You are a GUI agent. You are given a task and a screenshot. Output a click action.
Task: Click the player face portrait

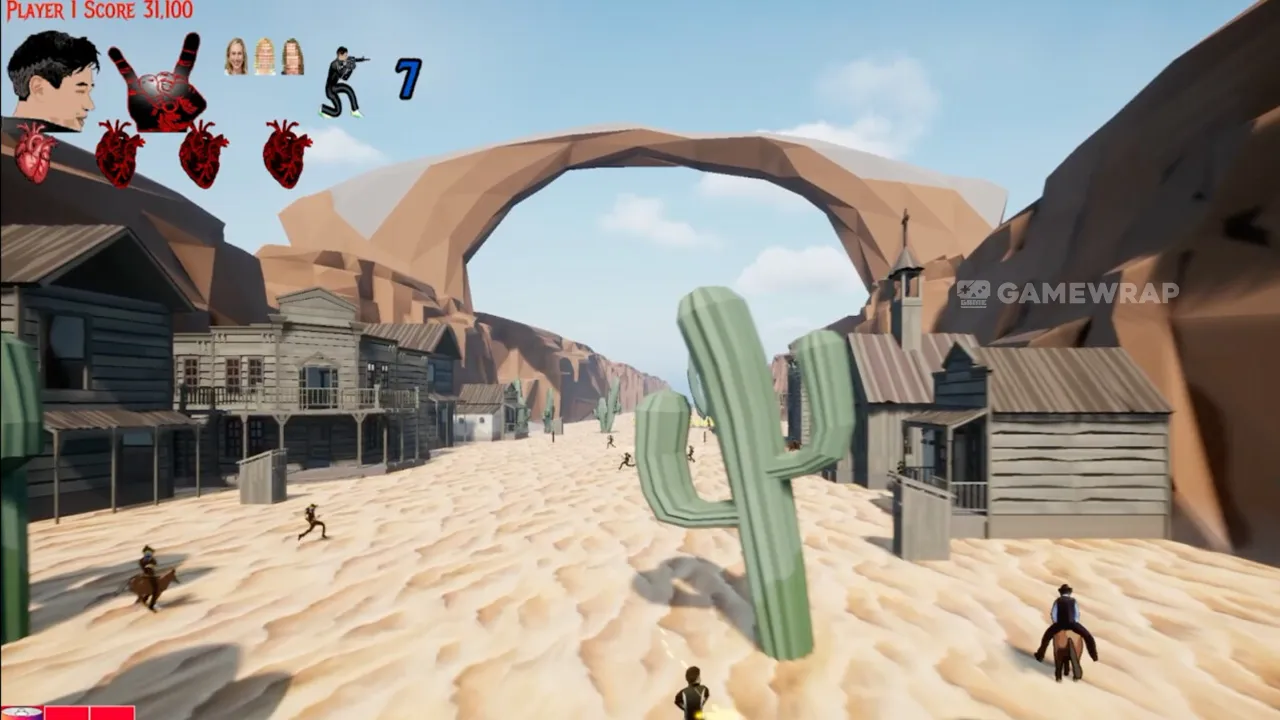tap(52, 79)
